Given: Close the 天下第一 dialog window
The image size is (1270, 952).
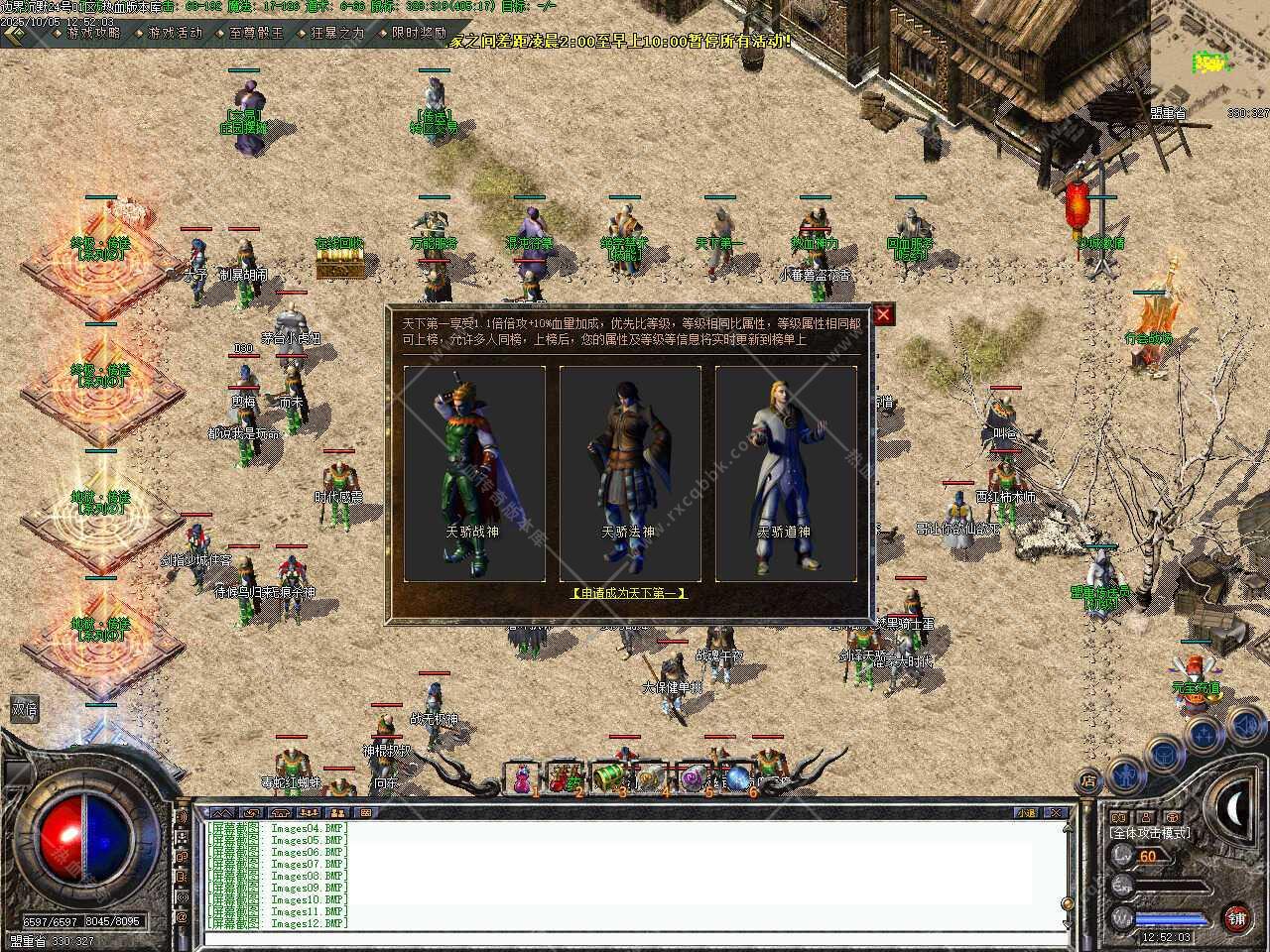Looking at the screenshot, I should pyautogui.click(x=883, y=315).
